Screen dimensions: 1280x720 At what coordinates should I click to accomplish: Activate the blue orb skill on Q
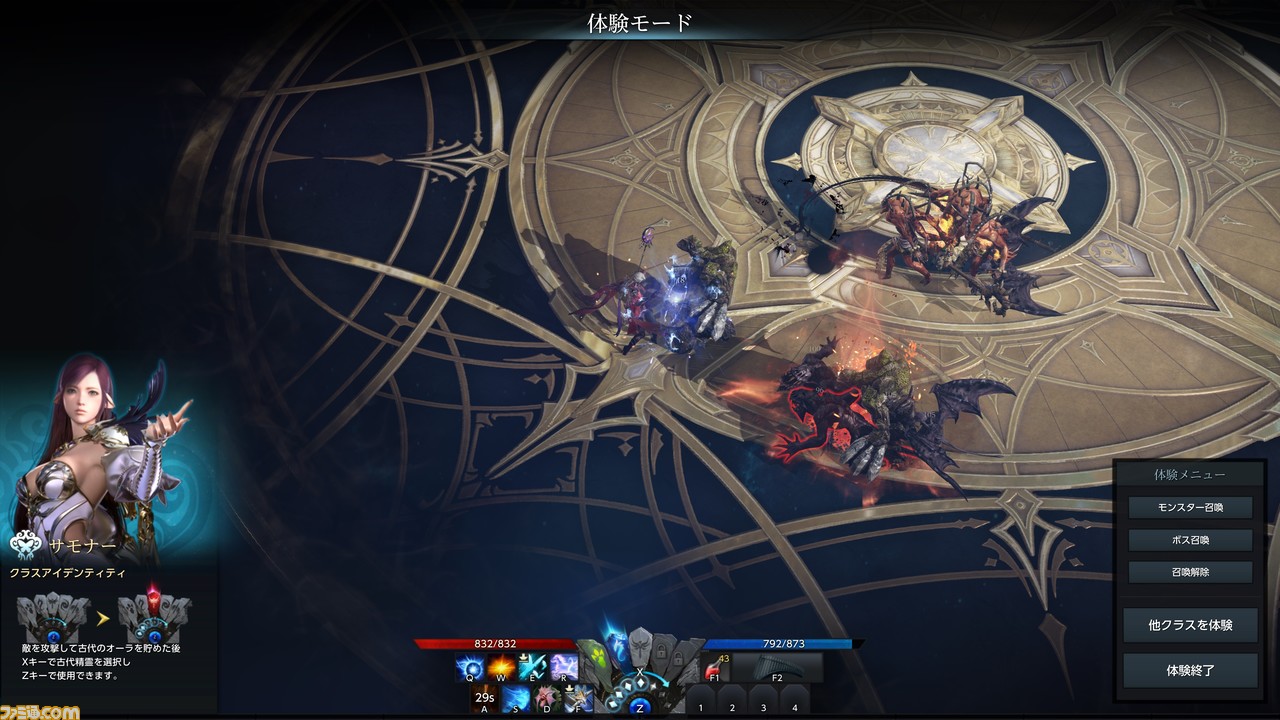point(470,667)
